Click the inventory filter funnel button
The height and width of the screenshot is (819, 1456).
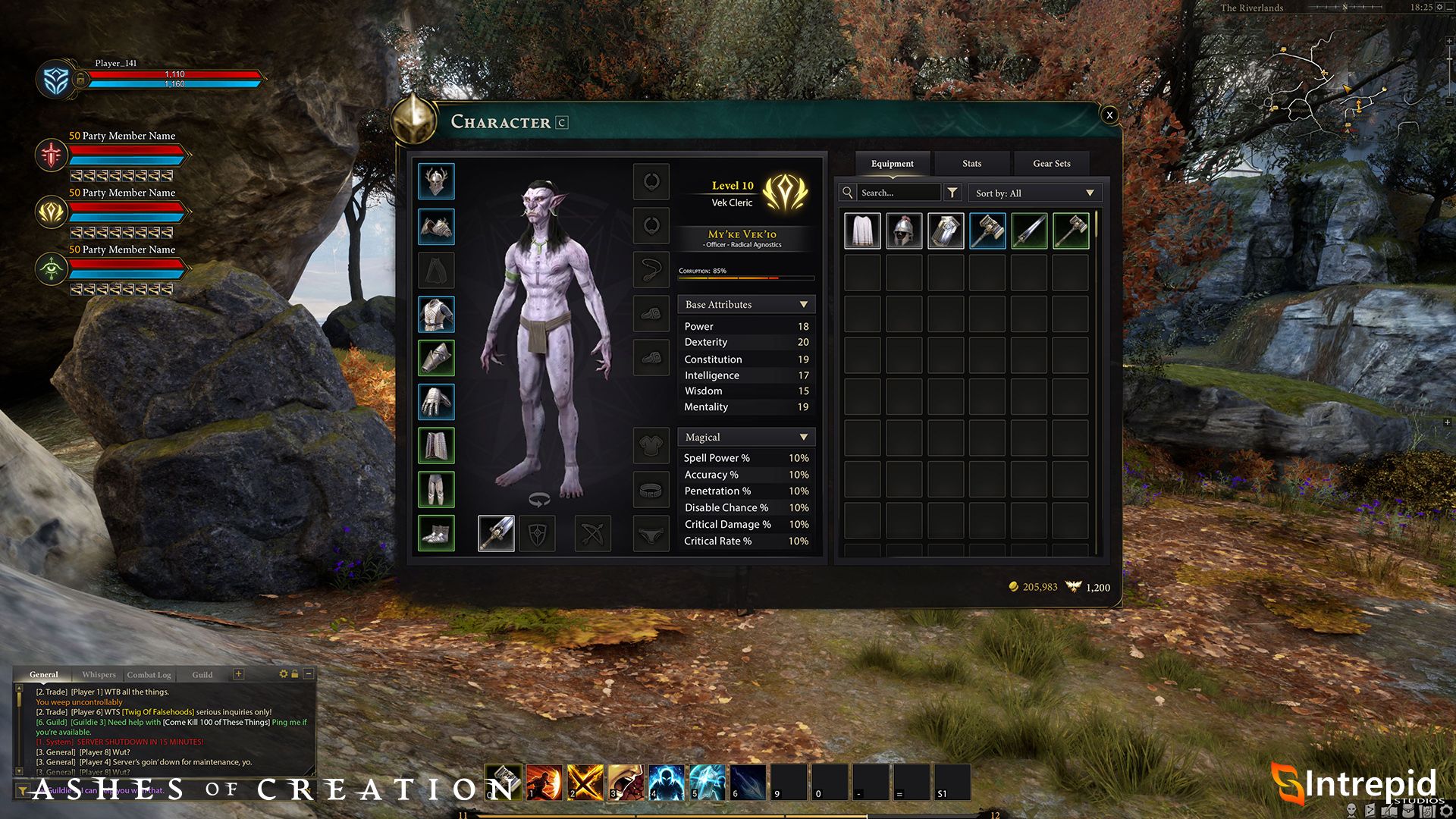pos(952,193)
